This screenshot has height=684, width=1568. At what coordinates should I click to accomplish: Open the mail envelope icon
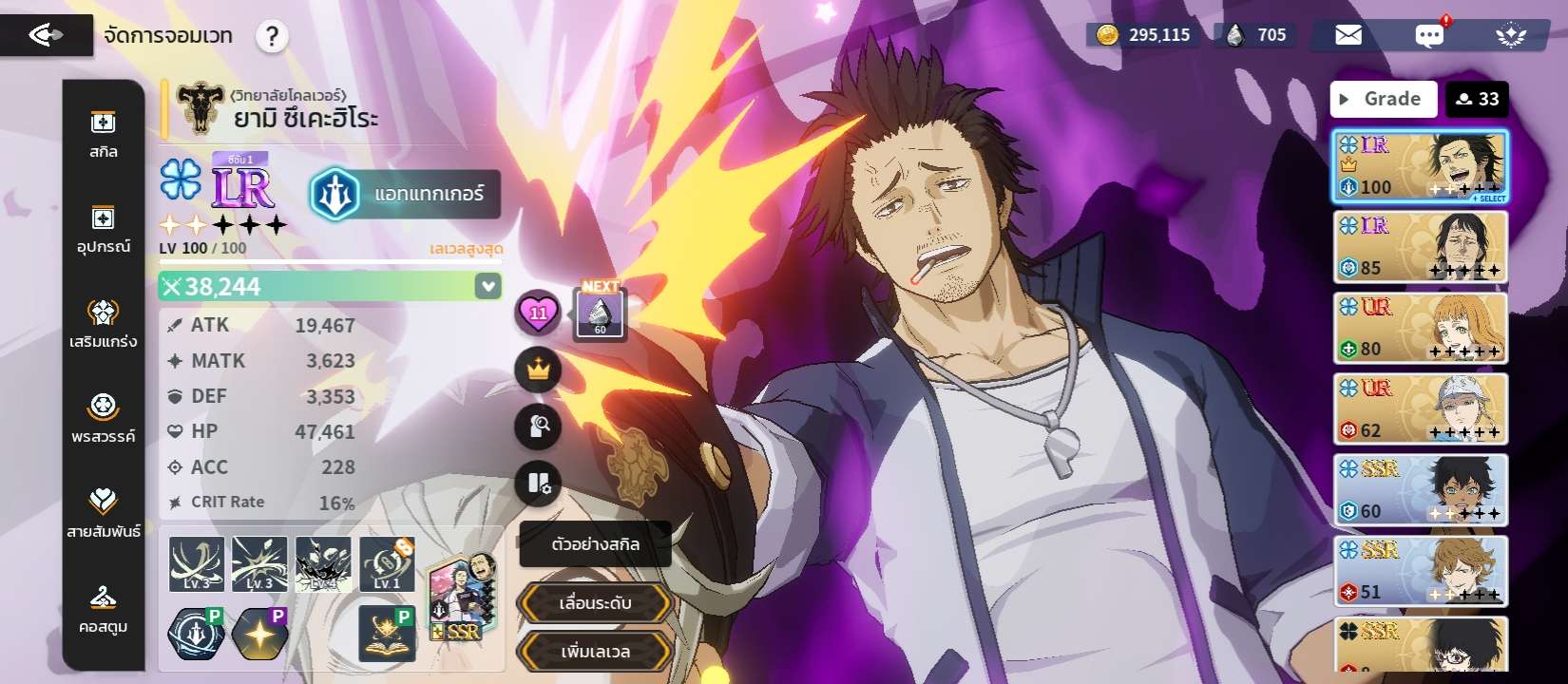(x=1348, y=36)
